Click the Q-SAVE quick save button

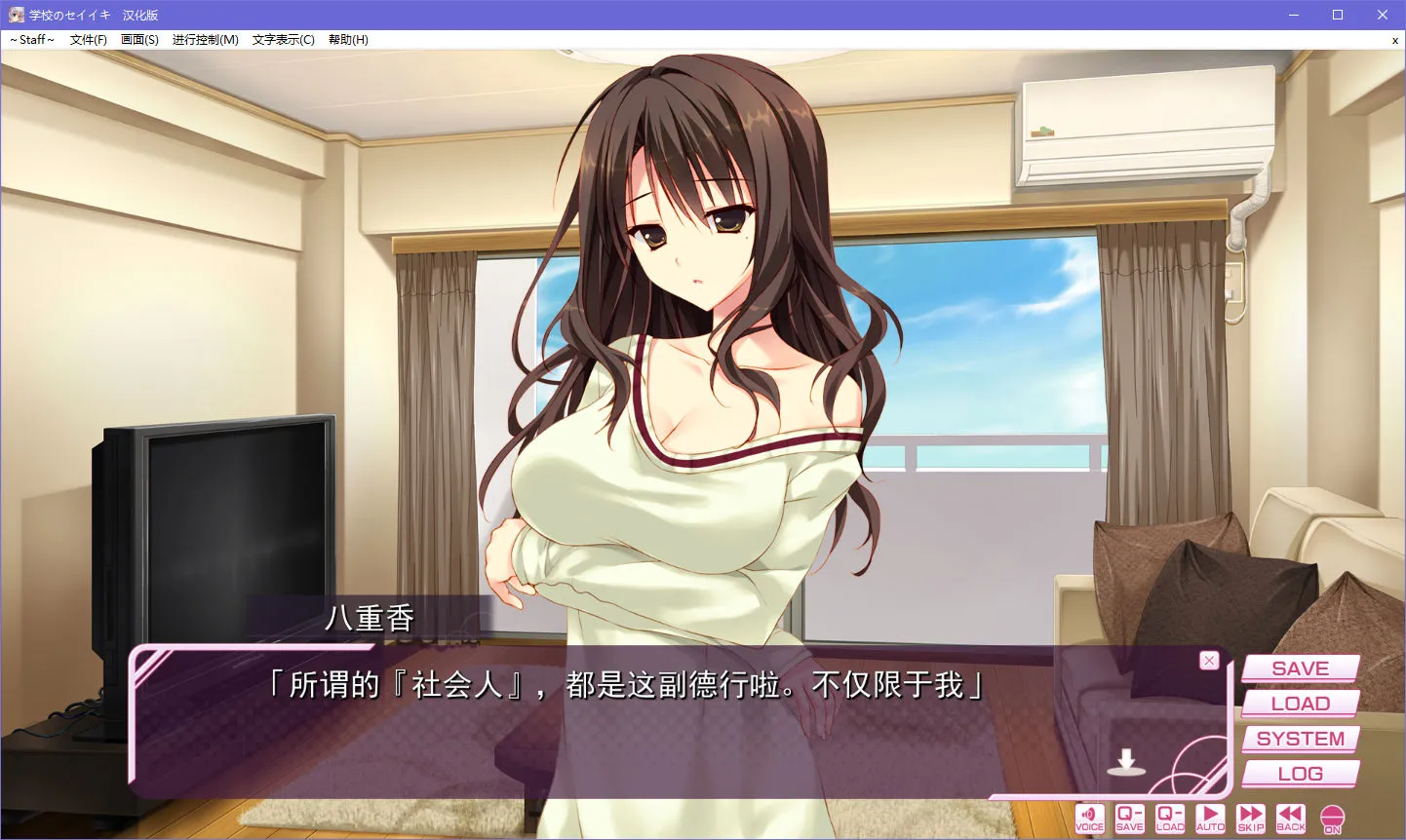[1129, 819]
